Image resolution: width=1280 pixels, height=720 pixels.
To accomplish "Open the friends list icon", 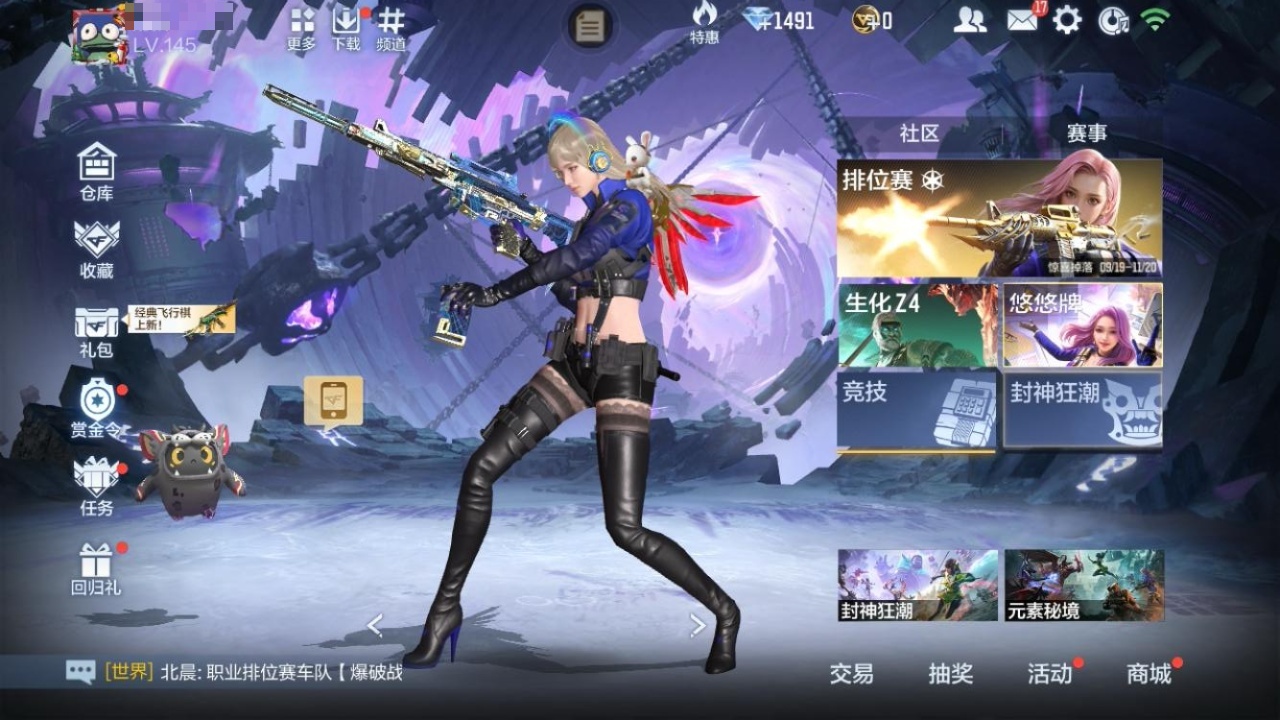I will pos(969,20).
